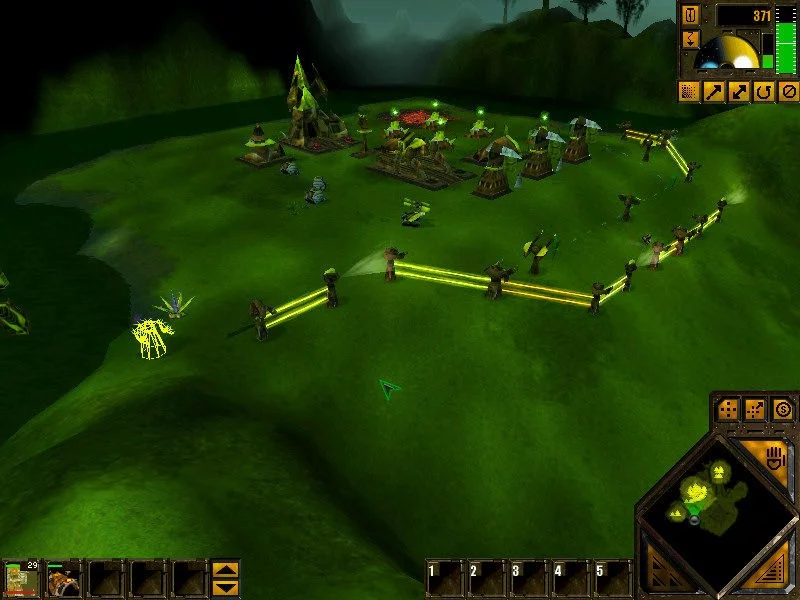Click the single diagonal arrow command
Image resolution: width=800 pixels, height=600 pixels.
(x=715, y=92)
